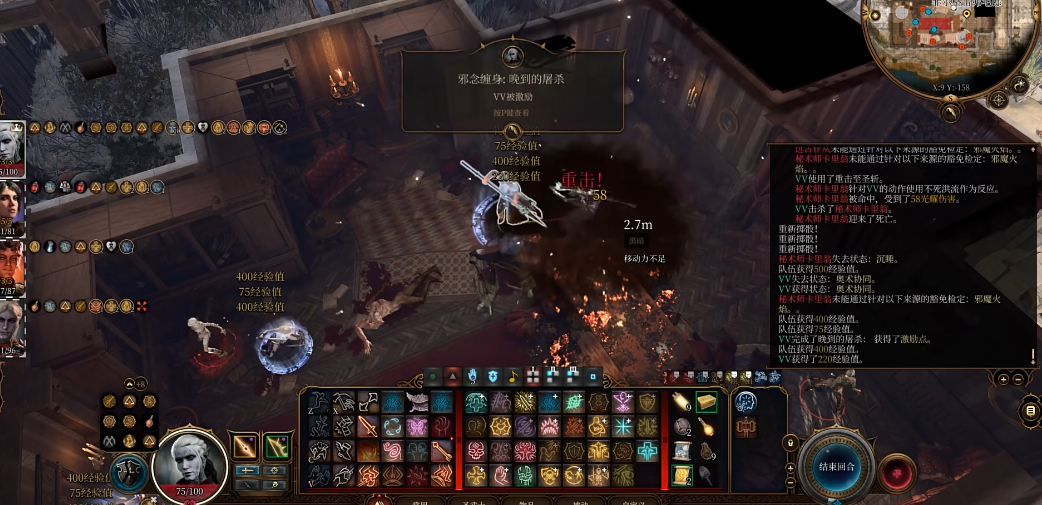This screenshot has height=505, width=1042.
Task: Select the white-haired party leader portrait
Action: (12, 148)
